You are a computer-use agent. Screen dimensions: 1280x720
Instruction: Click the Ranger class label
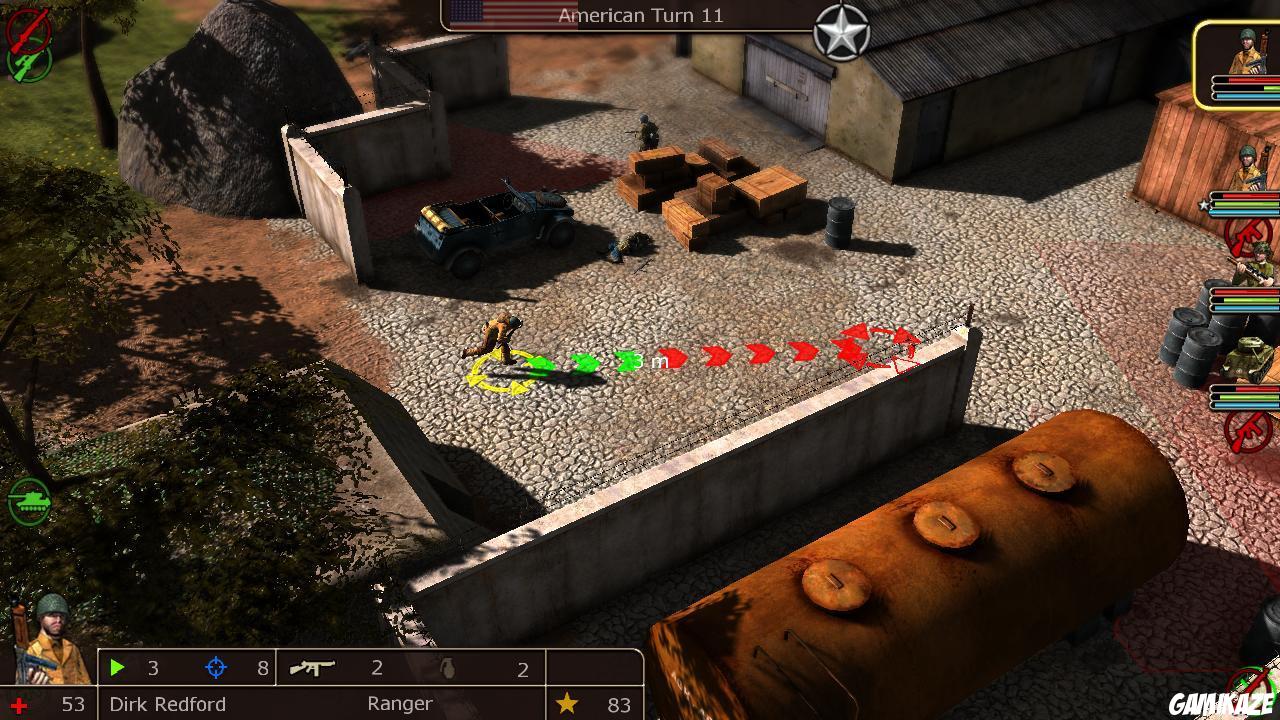coord(398,704)
